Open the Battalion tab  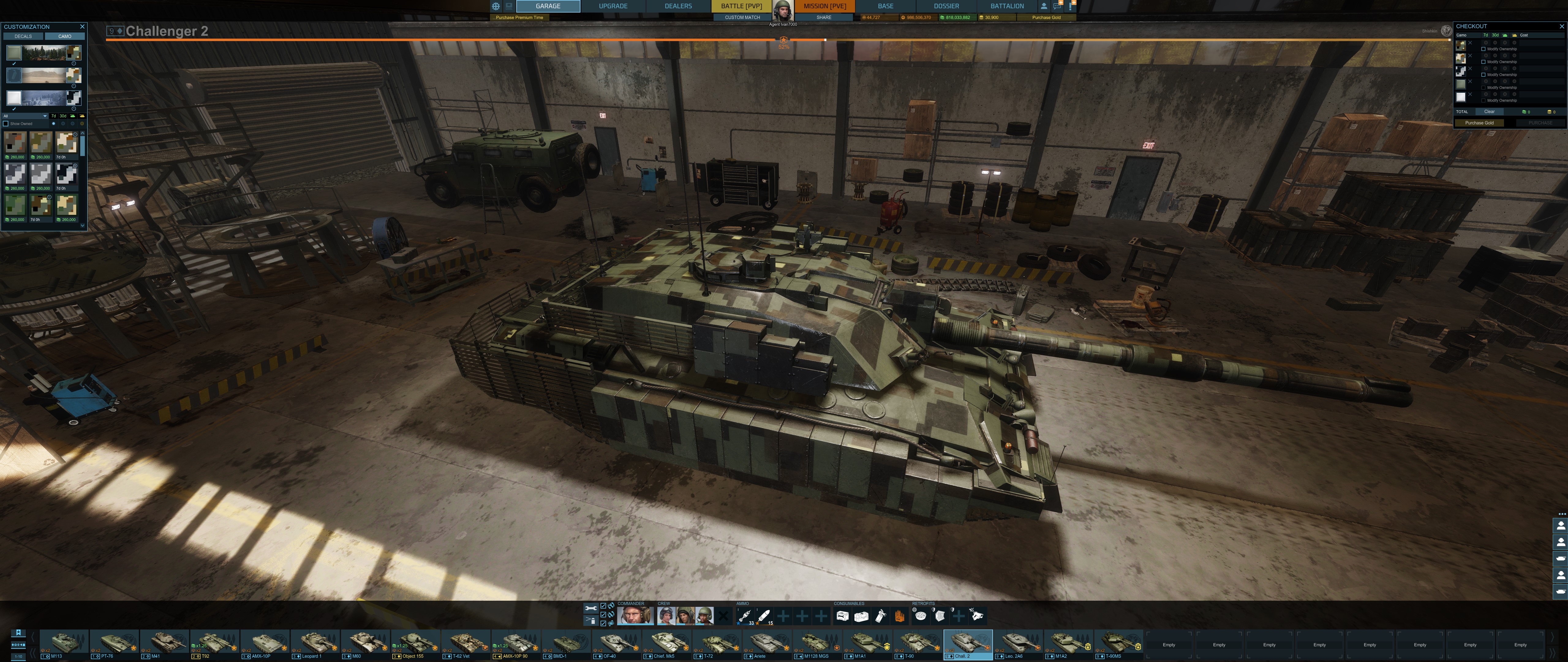pyautogui.click(x=1007, y=6)
